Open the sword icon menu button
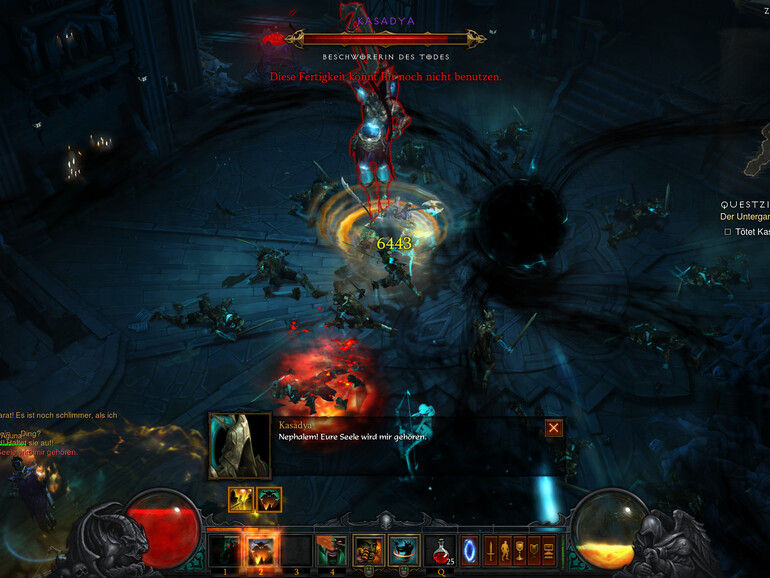770x578 pixels. tap(491, 551)
